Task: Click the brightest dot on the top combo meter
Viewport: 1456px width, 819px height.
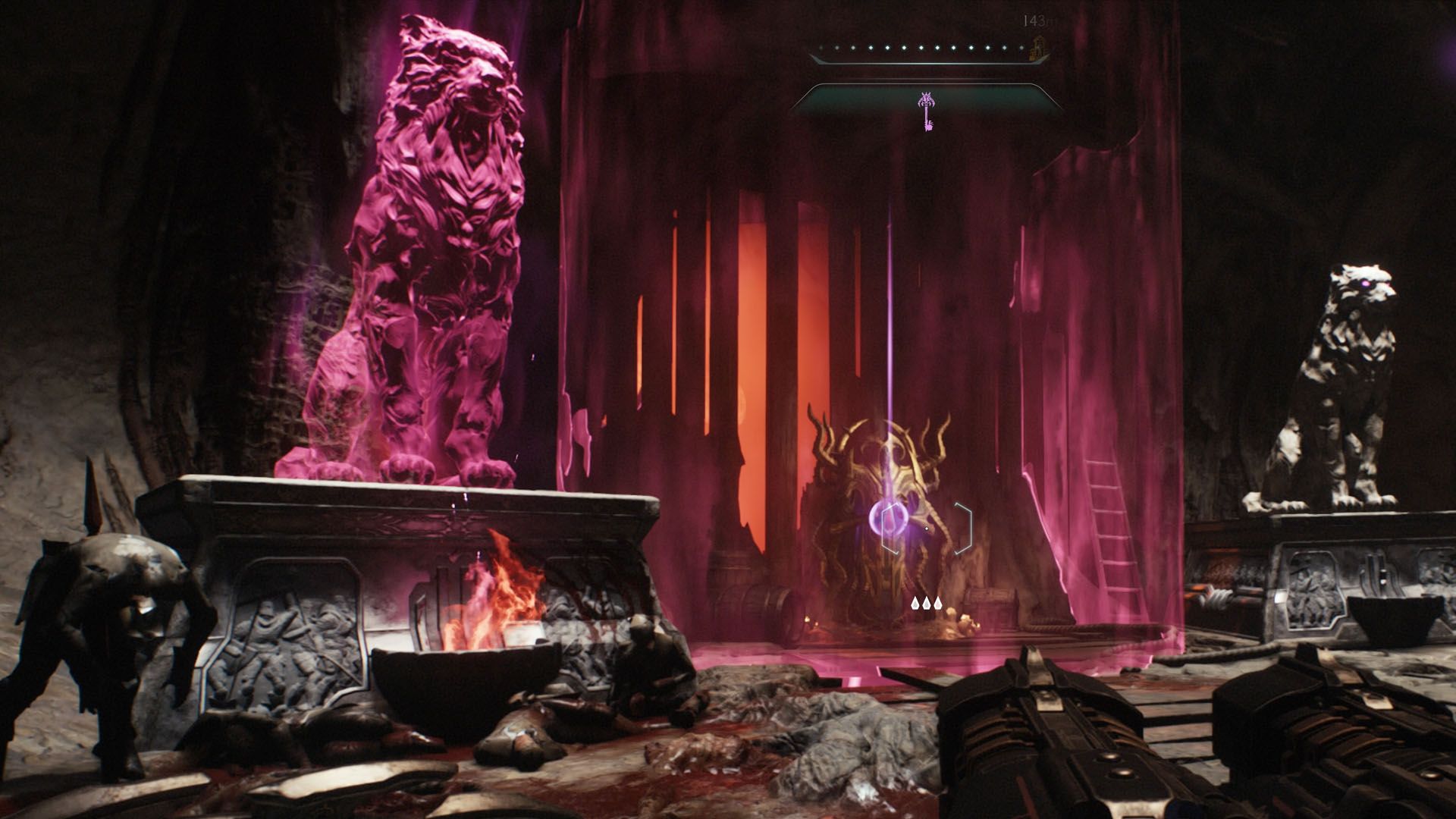Action: (904, 47)
